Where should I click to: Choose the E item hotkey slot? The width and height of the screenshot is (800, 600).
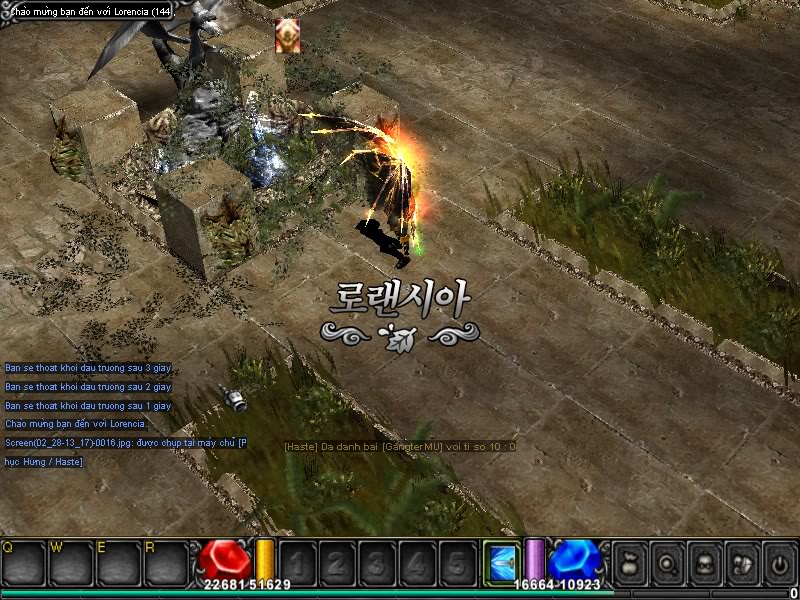[118, 562]
